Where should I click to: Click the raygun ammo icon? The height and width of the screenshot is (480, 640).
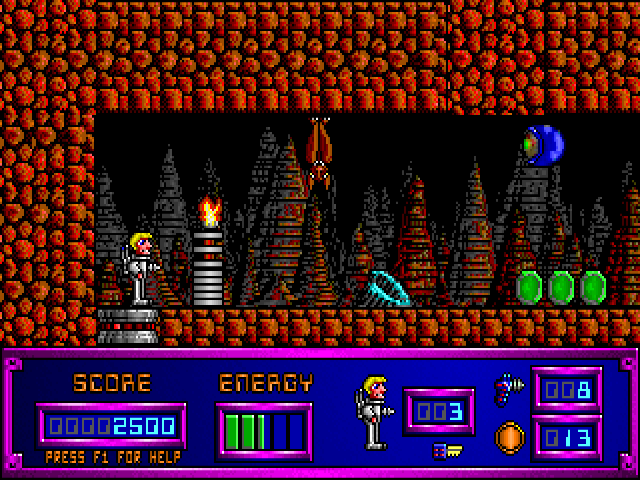tap(508, 388)
